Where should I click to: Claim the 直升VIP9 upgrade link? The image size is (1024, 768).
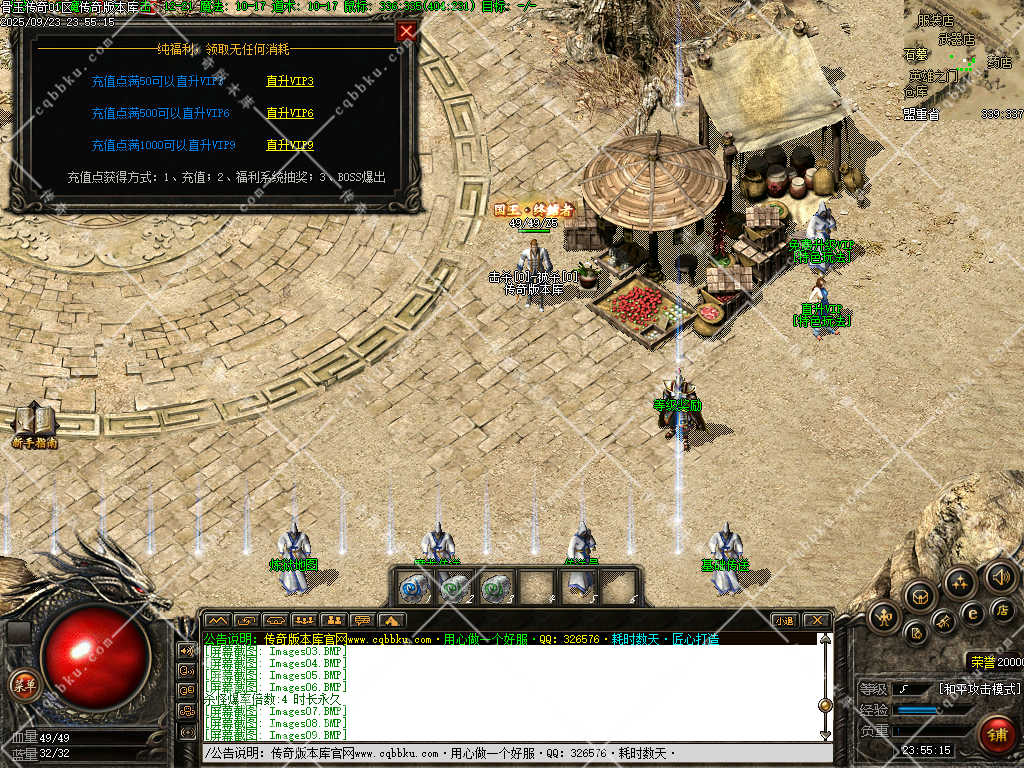tap(289, 146)
